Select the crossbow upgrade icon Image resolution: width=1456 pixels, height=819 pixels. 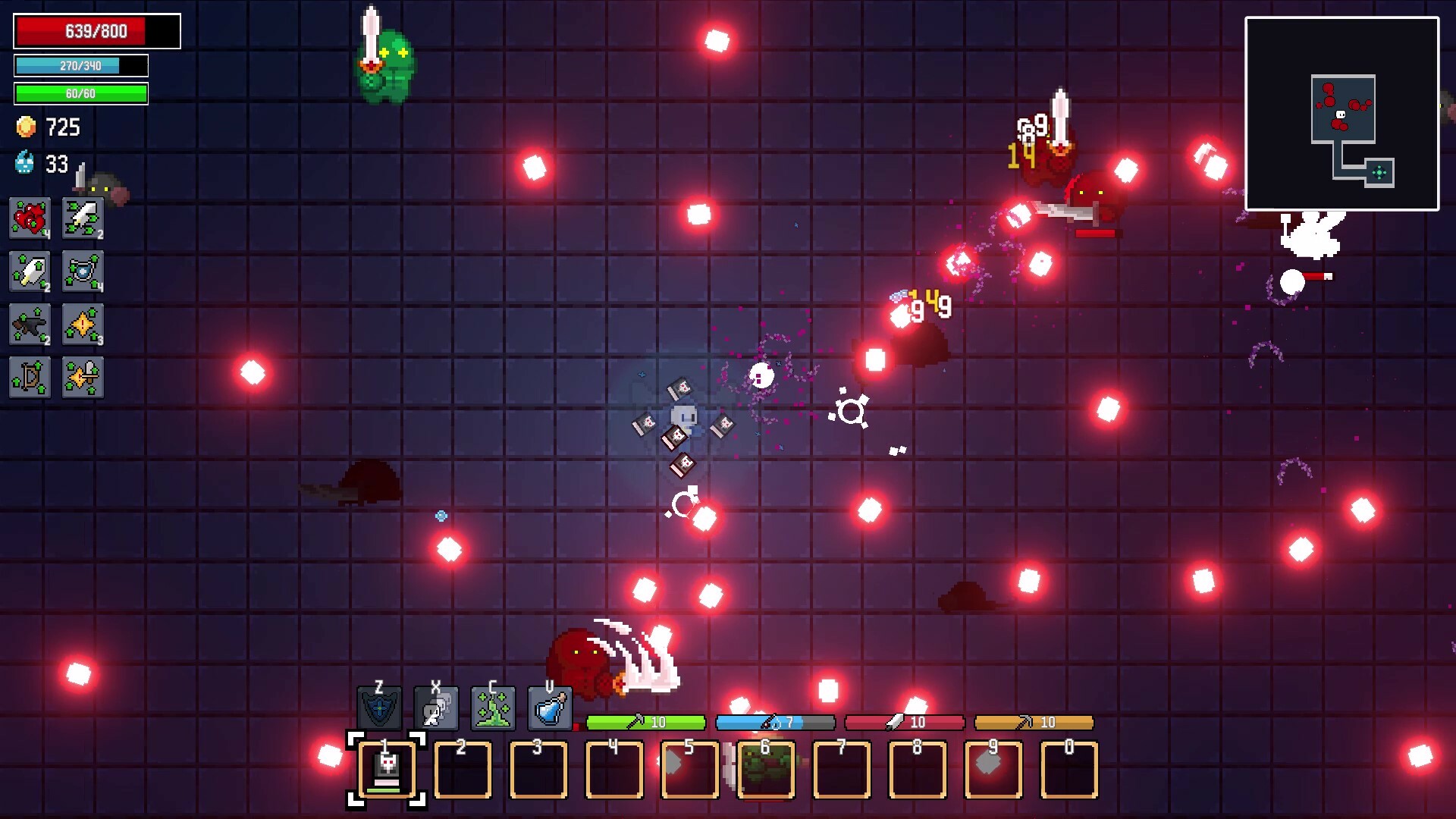point(30,325)
